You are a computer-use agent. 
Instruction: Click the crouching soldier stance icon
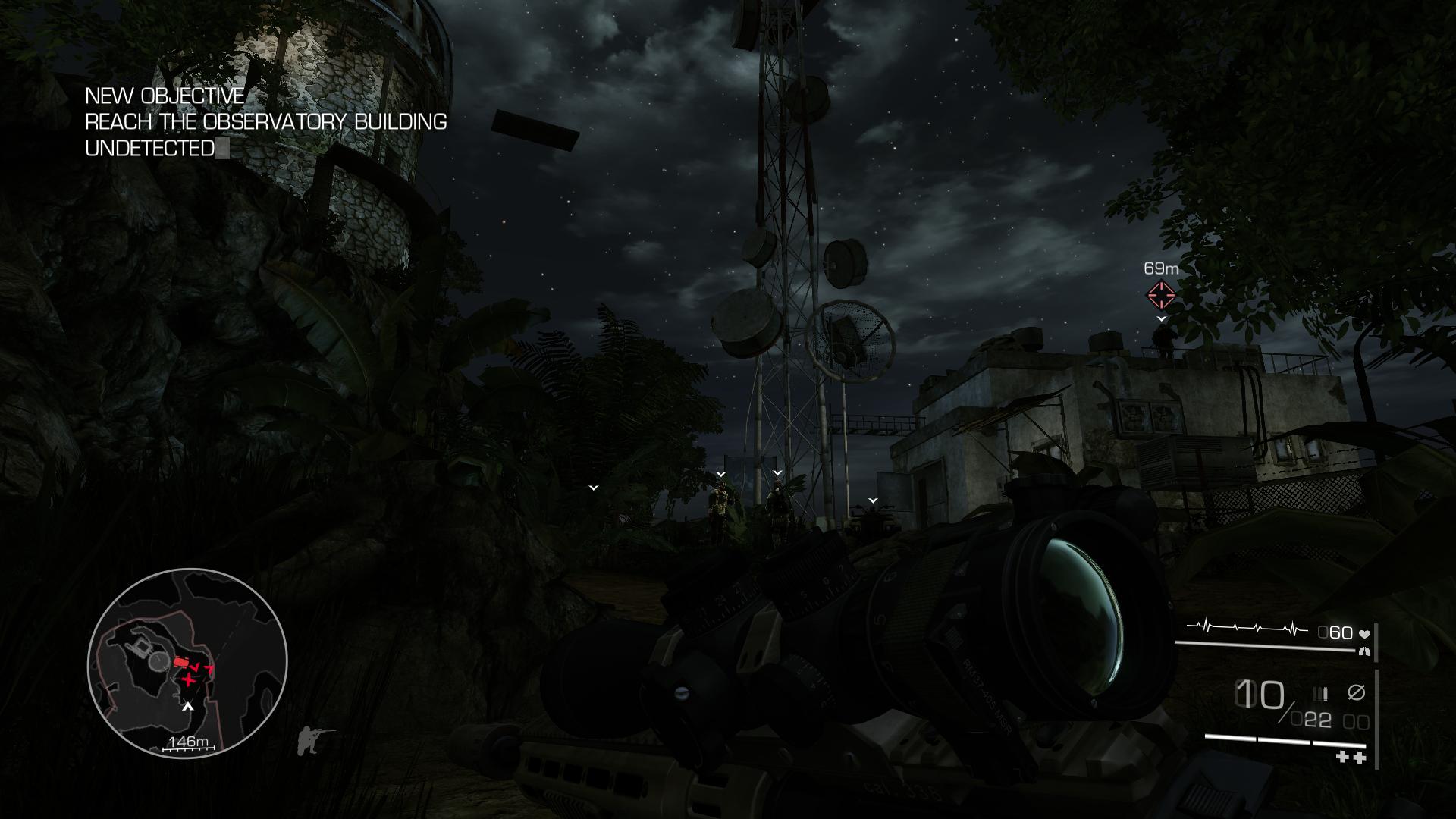[315, 739]
